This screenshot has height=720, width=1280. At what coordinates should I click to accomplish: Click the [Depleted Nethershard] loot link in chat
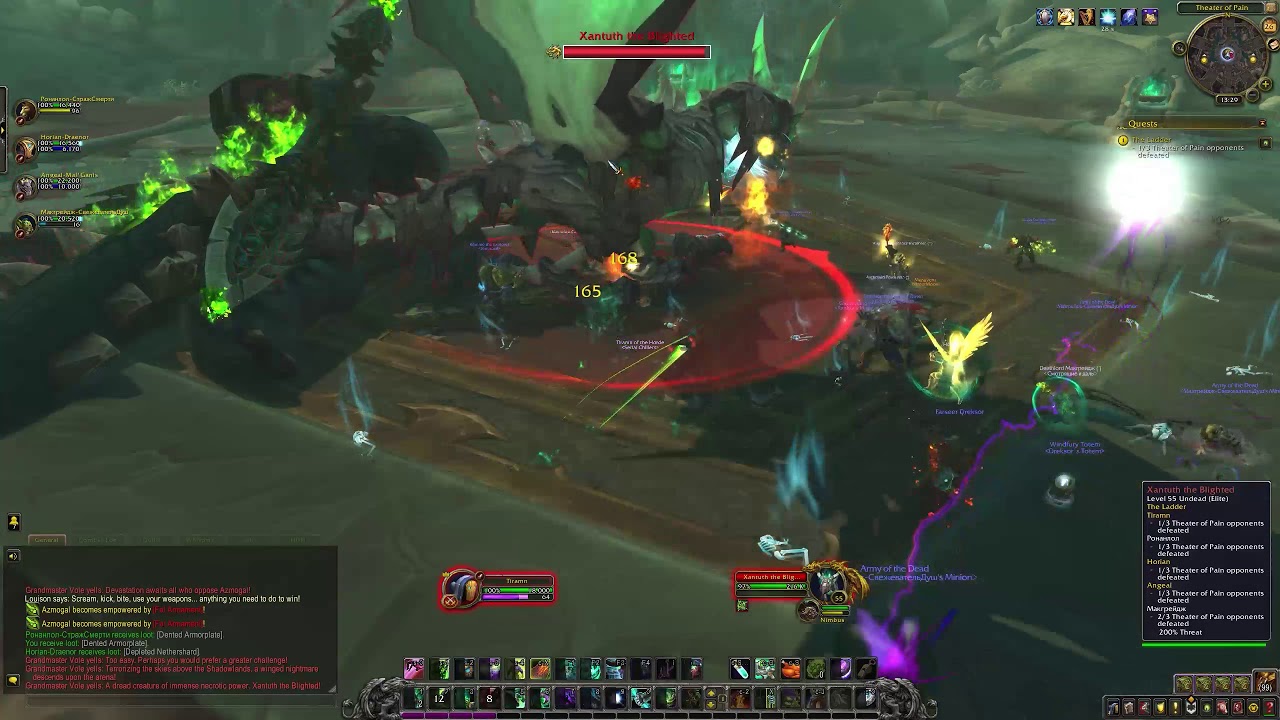tap(162, 651)
